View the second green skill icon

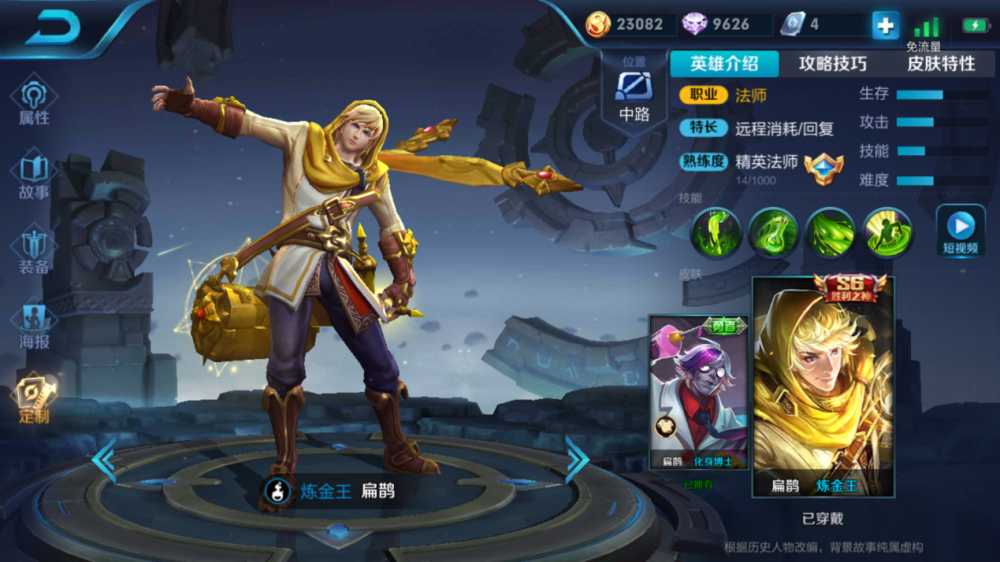[774, 232]
